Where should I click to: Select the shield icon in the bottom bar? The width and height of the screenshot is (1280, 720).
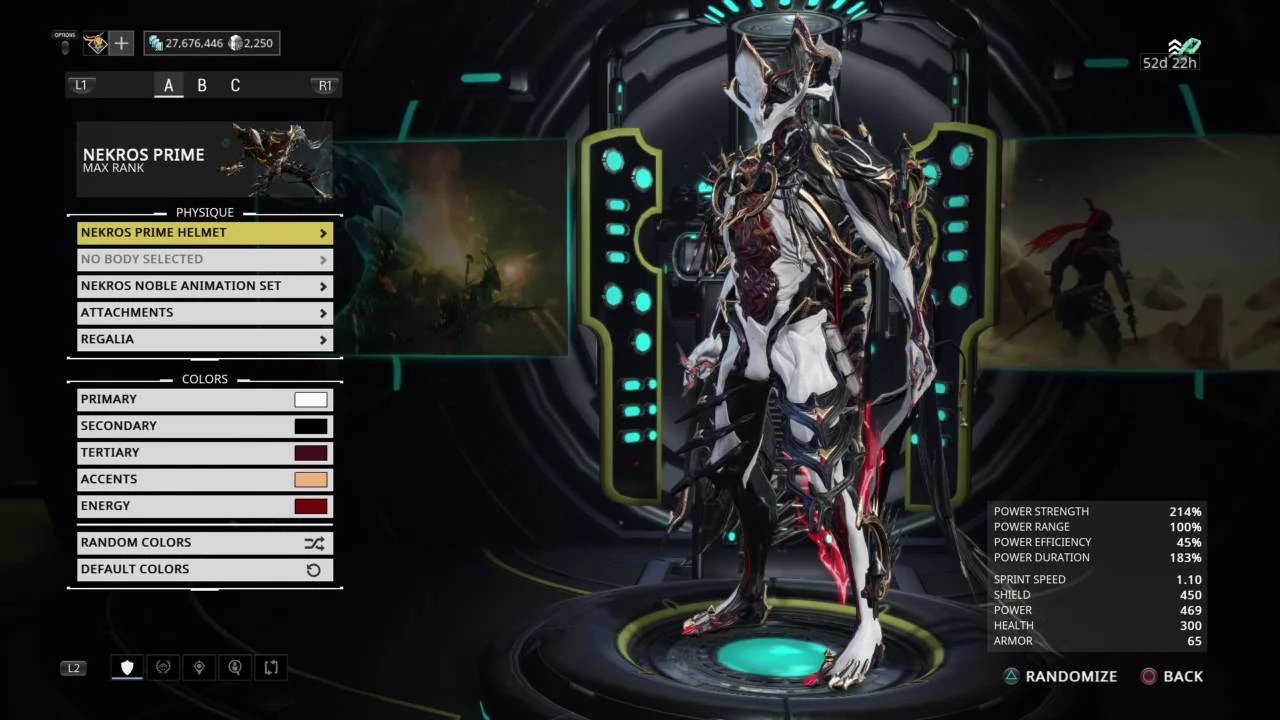point(127,667)
